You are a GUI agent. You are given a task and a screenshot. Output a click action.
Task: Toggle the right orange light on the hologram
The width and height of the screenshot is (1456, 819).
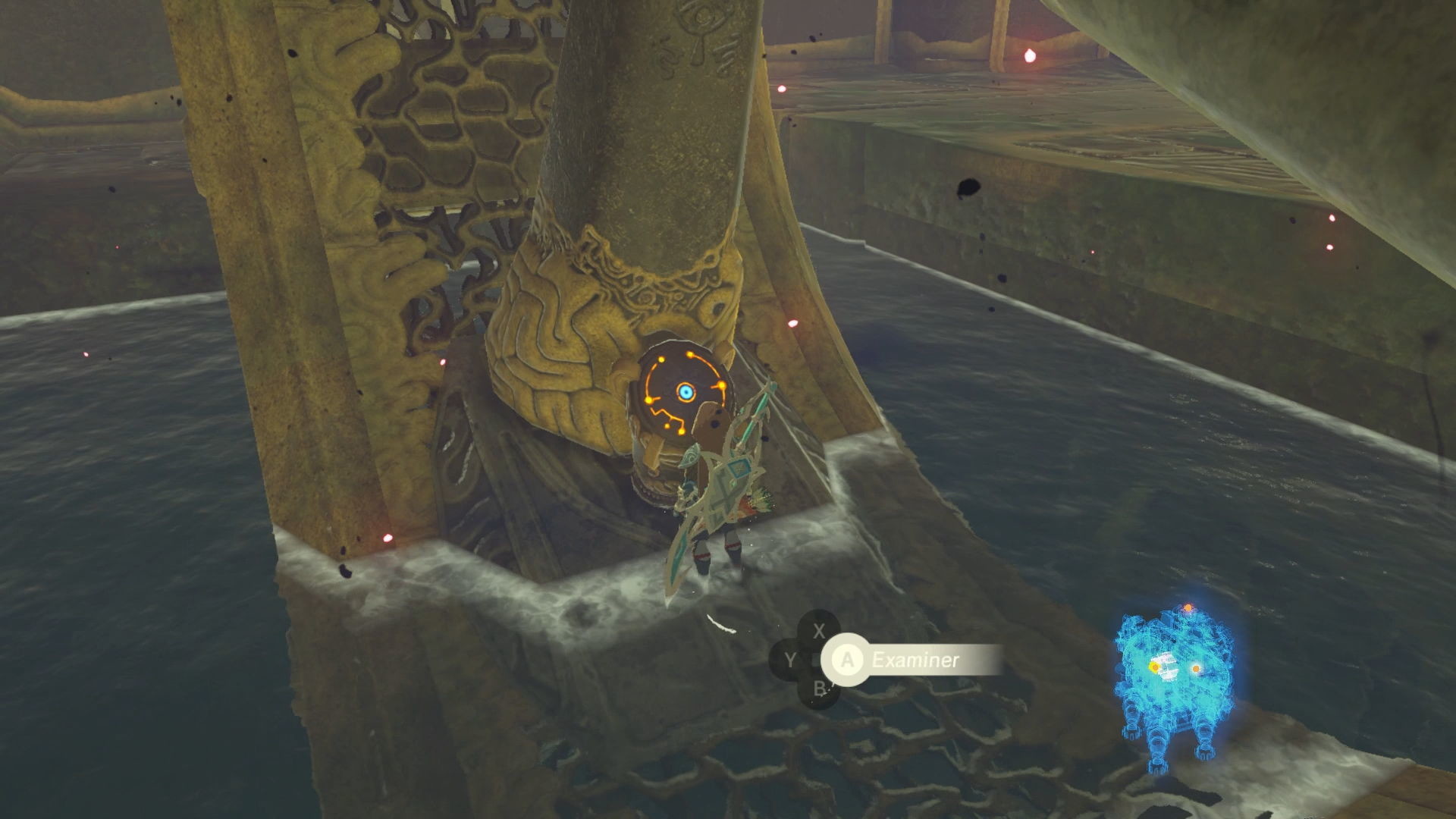pos(1196,668)
